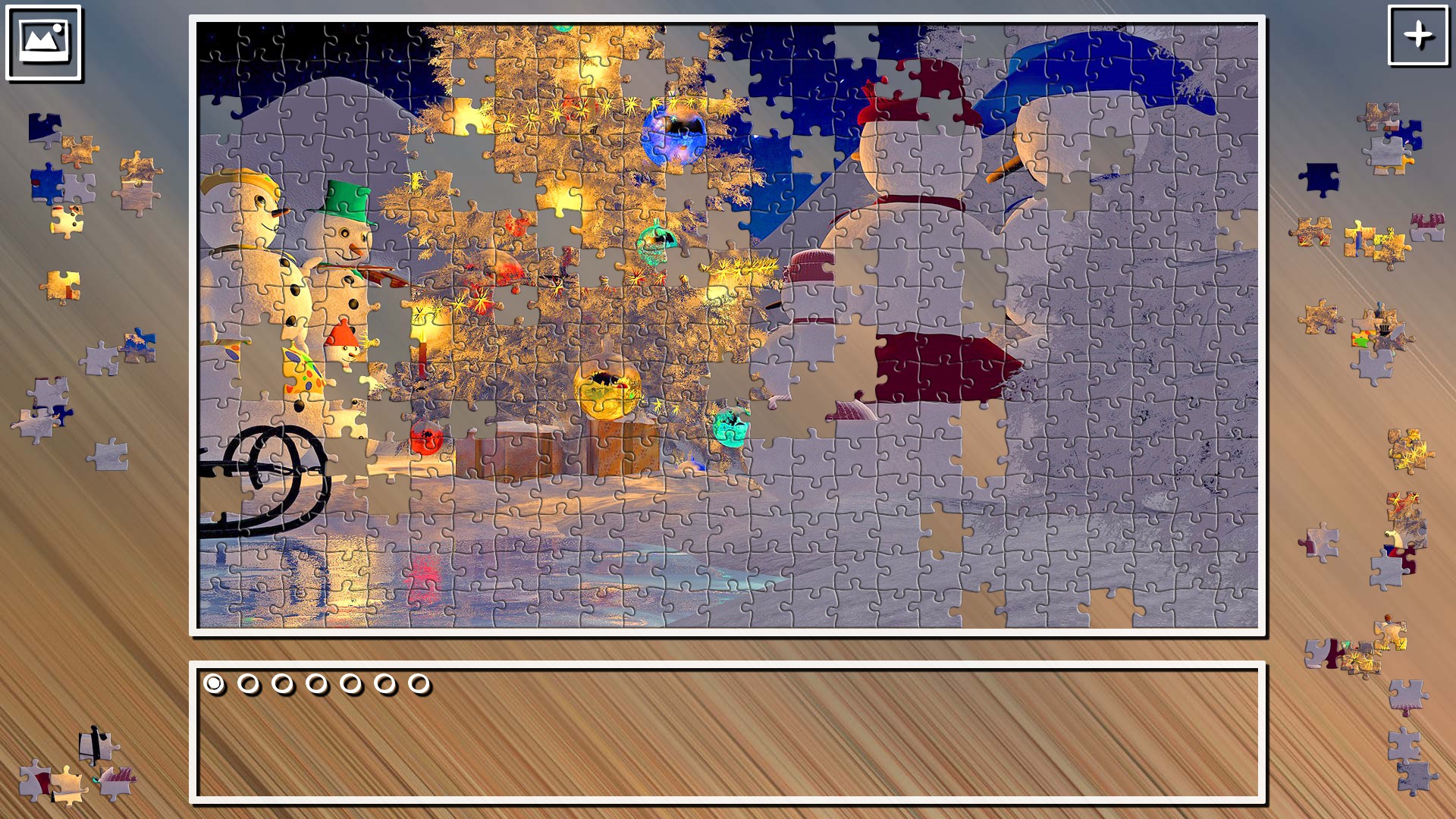This screenshot has height=819, width=1456.
Task: Select the snowman face piece on left edge
Action: (x=67, y=220)
